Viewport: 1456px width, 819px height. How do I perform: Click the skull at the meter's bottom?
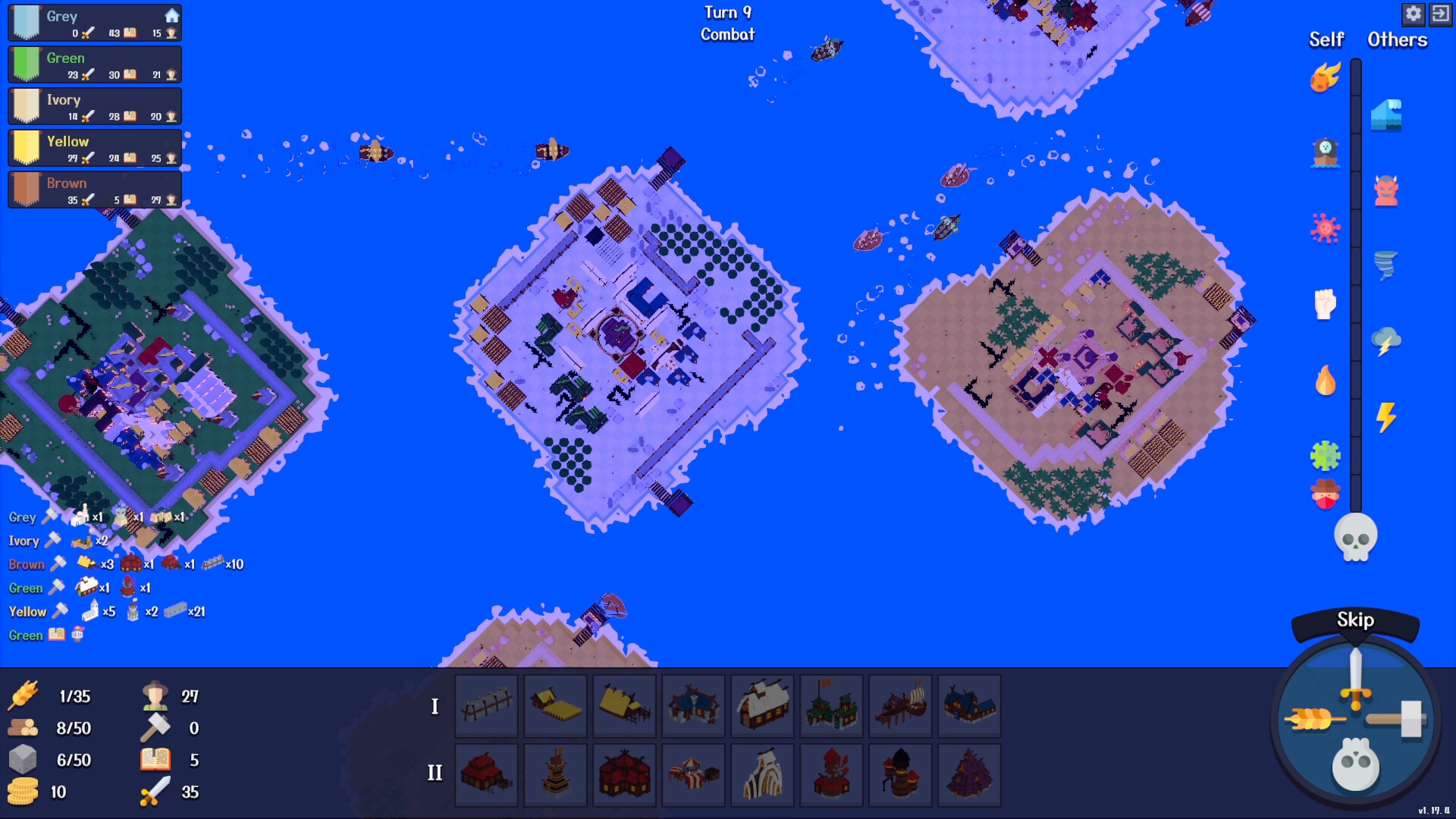(1357, 536)
